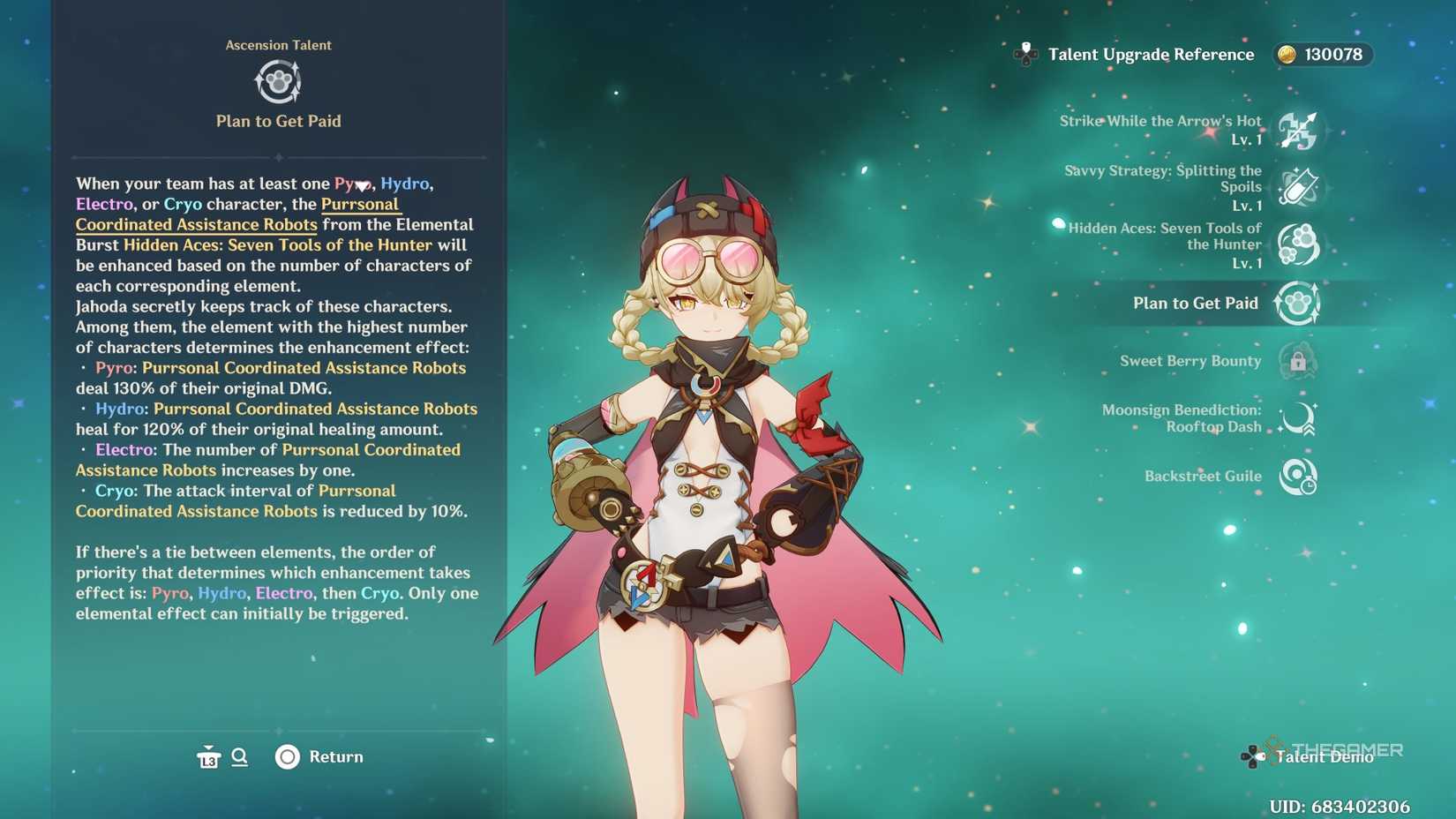Switch to the Talent Upgrade Reference section
The height and width of the screenshot is (819, 1456).
click(1147, 54)
